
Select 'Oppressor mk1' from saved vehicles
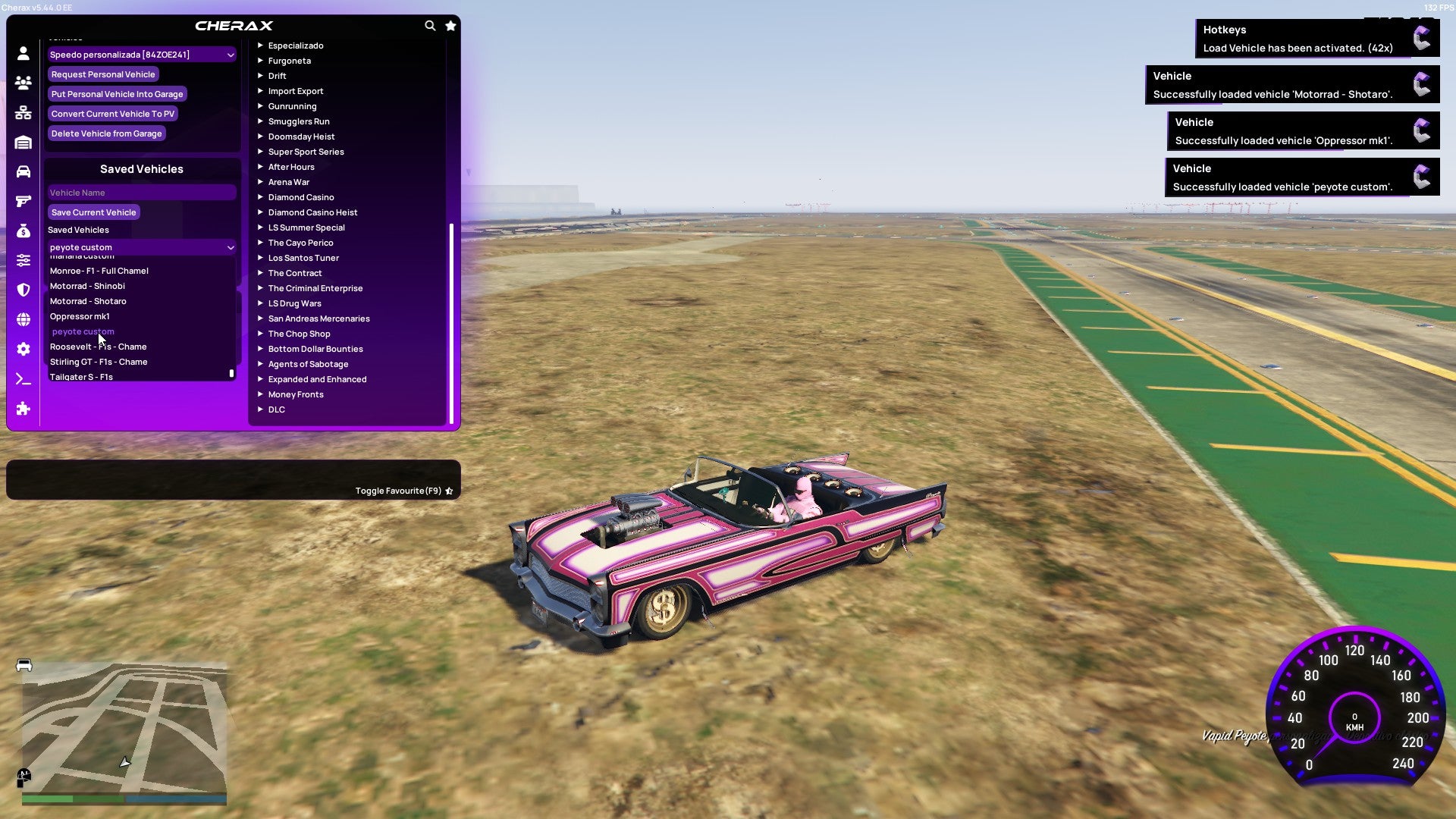coord(80,316)
